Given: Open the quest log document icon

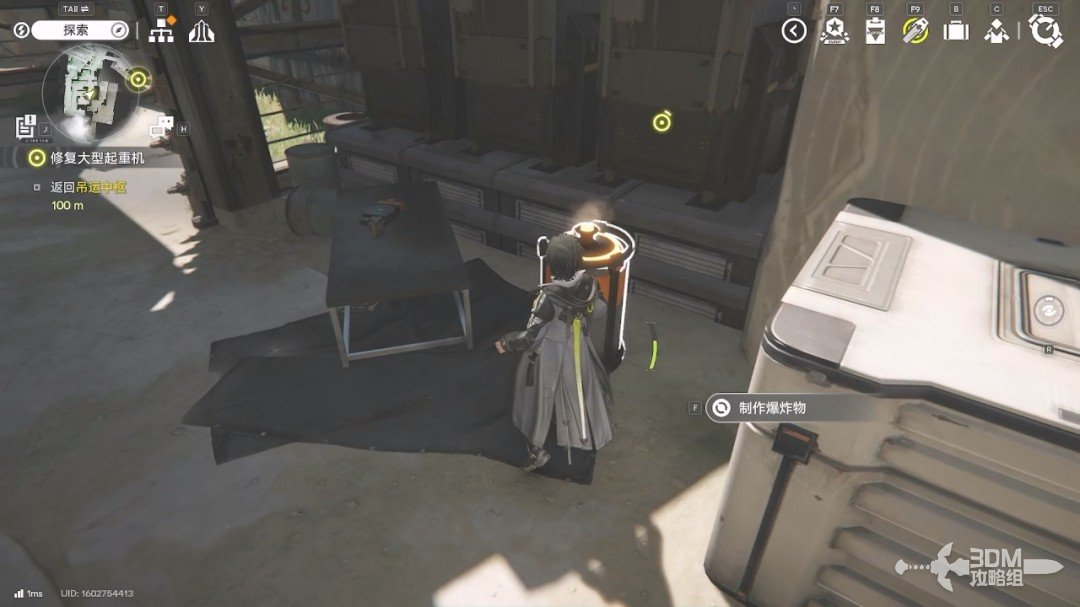Looking at the screenshot, I should point(26,127).
